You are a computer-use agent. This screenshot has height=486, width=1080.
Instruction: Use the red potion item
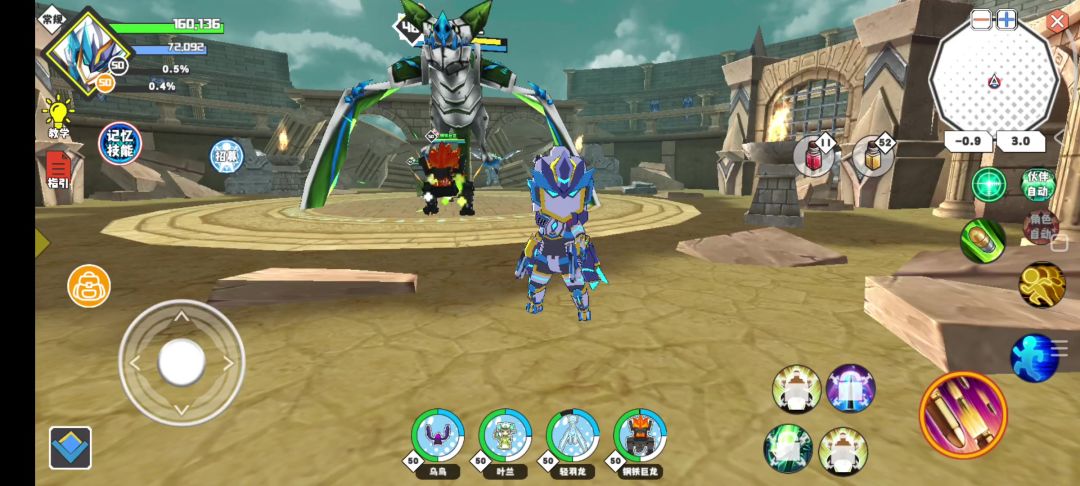click(814, 158)
